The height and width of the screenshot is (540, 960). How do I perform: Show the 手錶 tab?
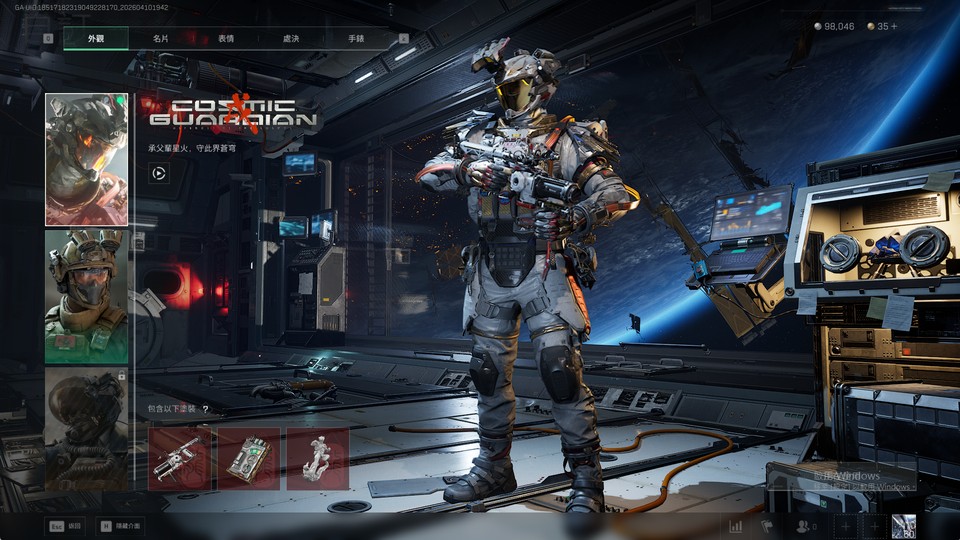[356, 38]
